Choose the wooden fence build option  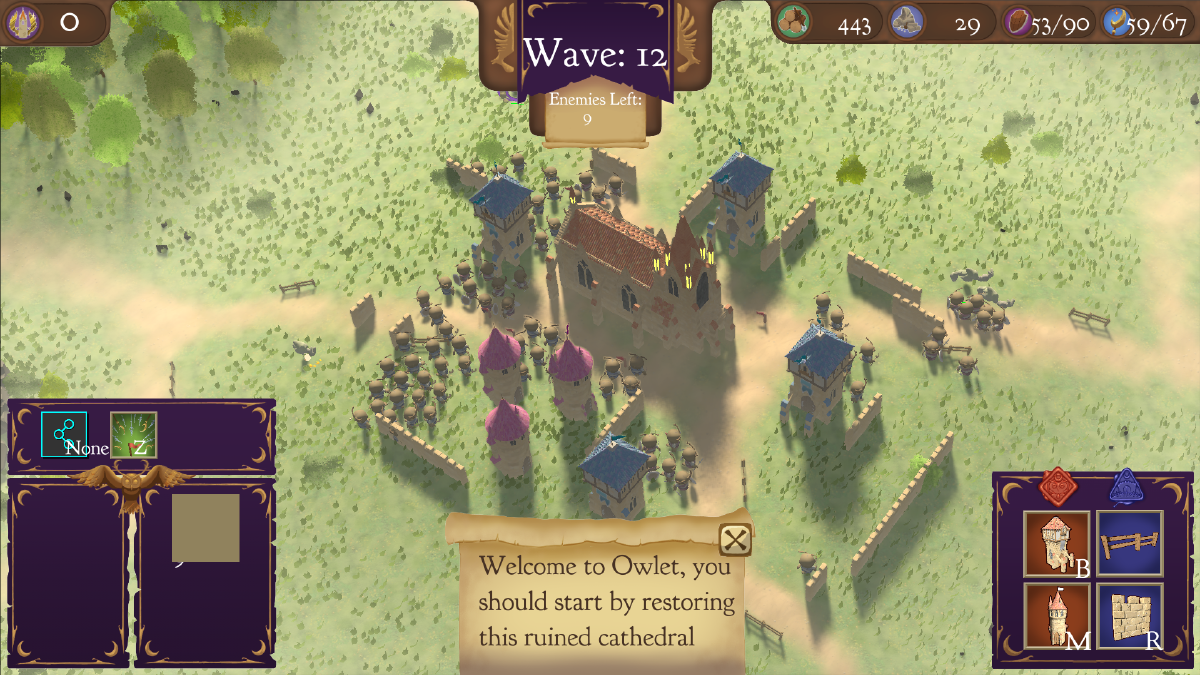(1130, 544)
